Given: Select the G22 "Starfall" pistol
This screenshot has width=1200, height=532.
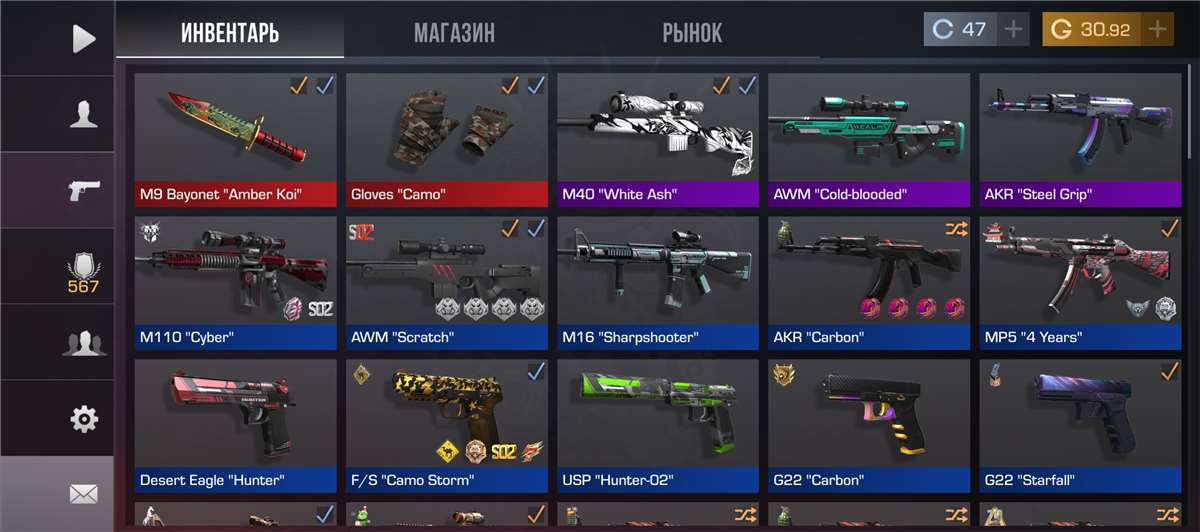Looking at the screenshot, I should [x=1080, y=425].
